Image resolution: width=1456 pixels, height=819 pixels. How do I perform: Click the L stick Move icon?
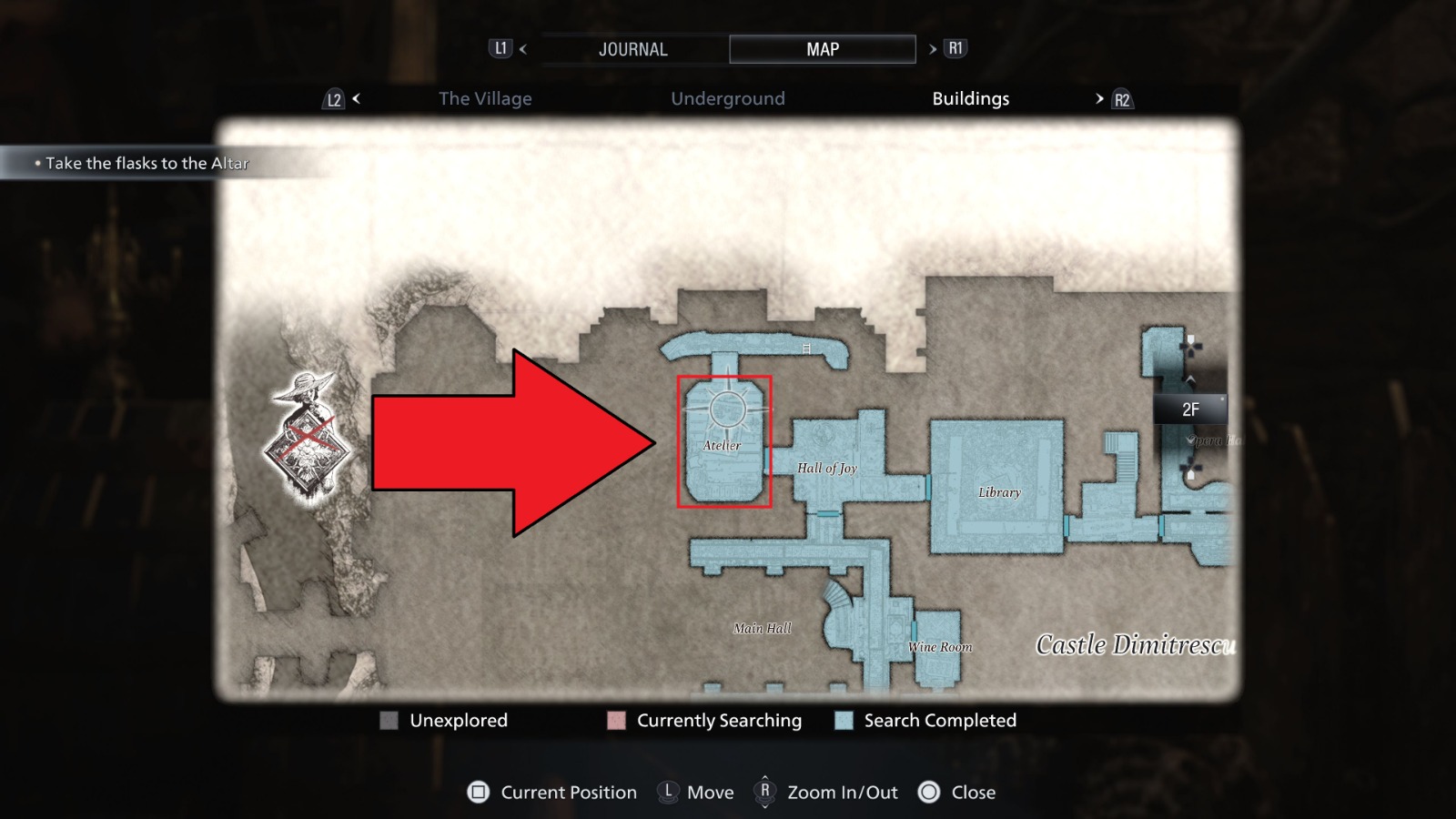tap(668, 793)
